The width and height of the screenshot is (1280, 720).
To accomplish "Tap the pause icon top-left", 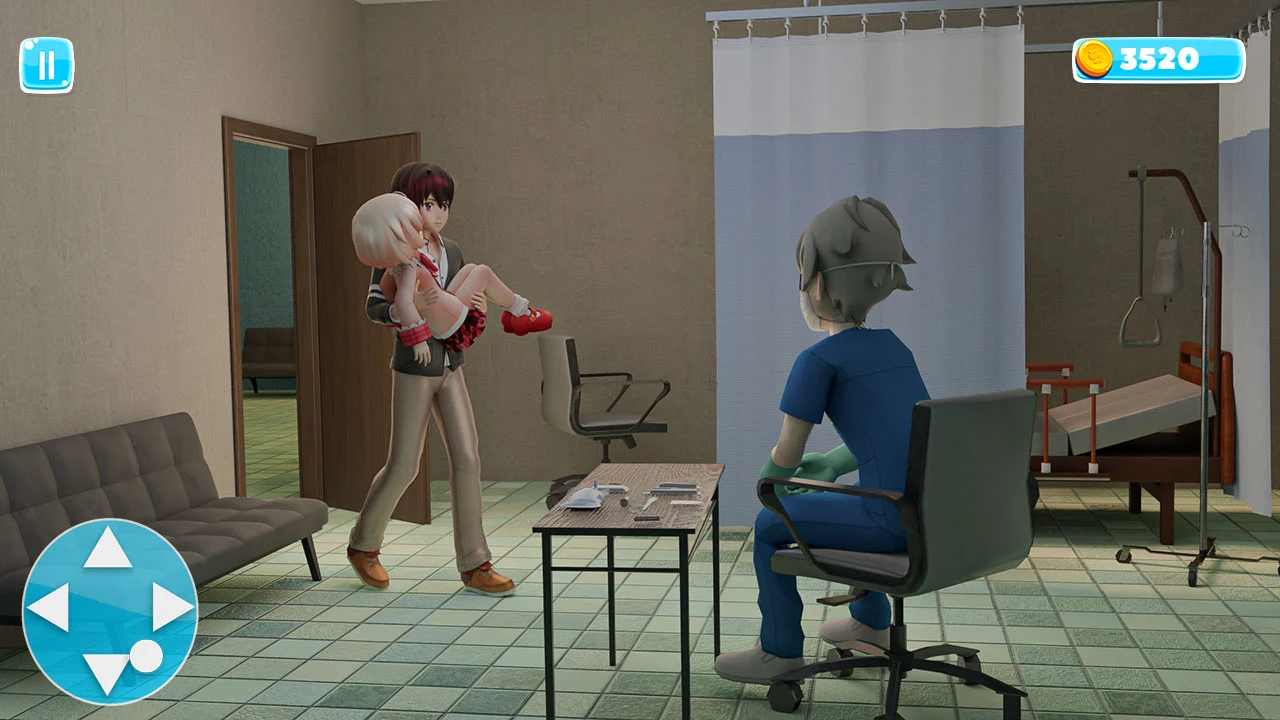I will (x=46, y=65).
